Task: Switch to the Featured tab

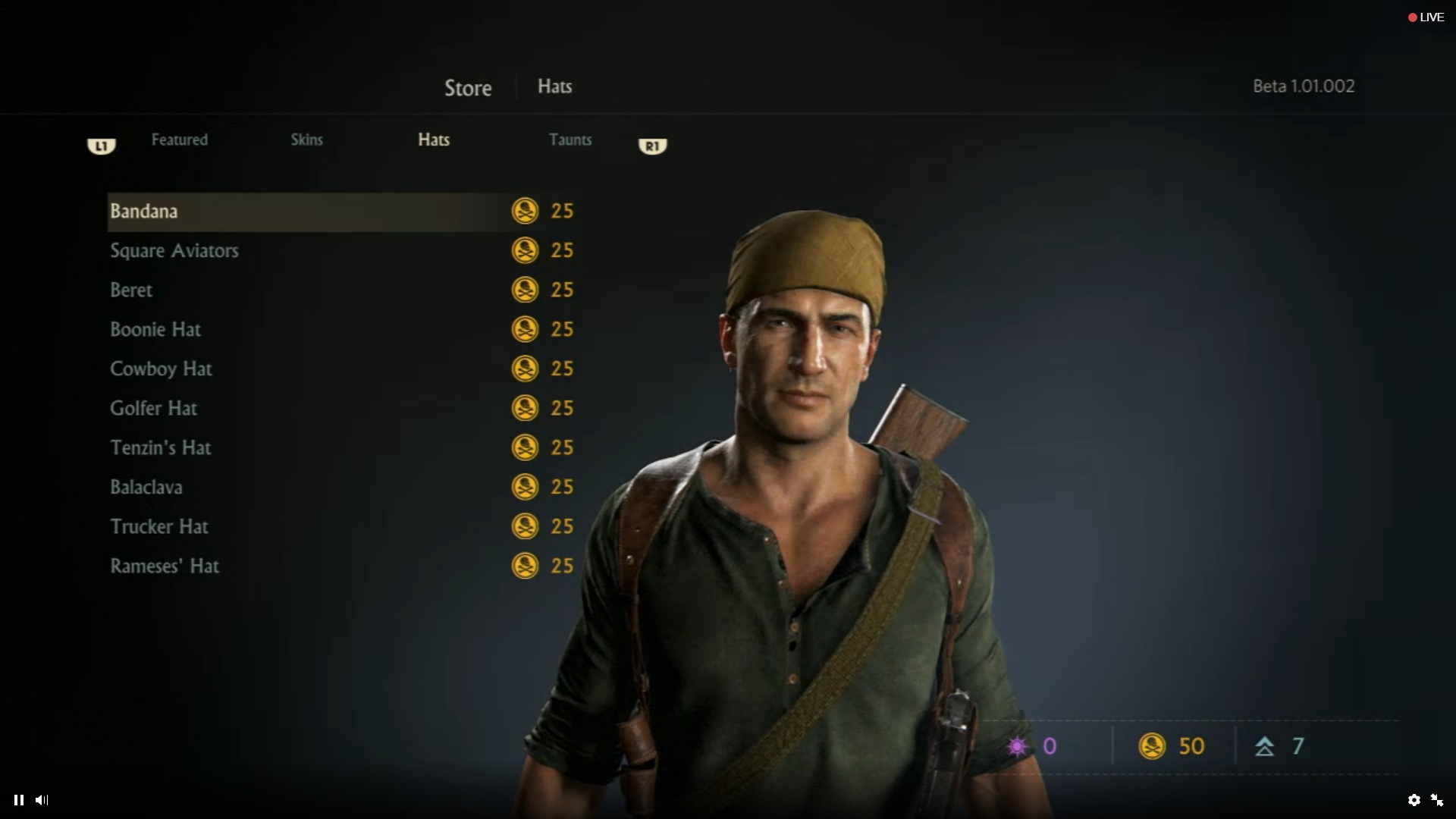Action: 179,140
